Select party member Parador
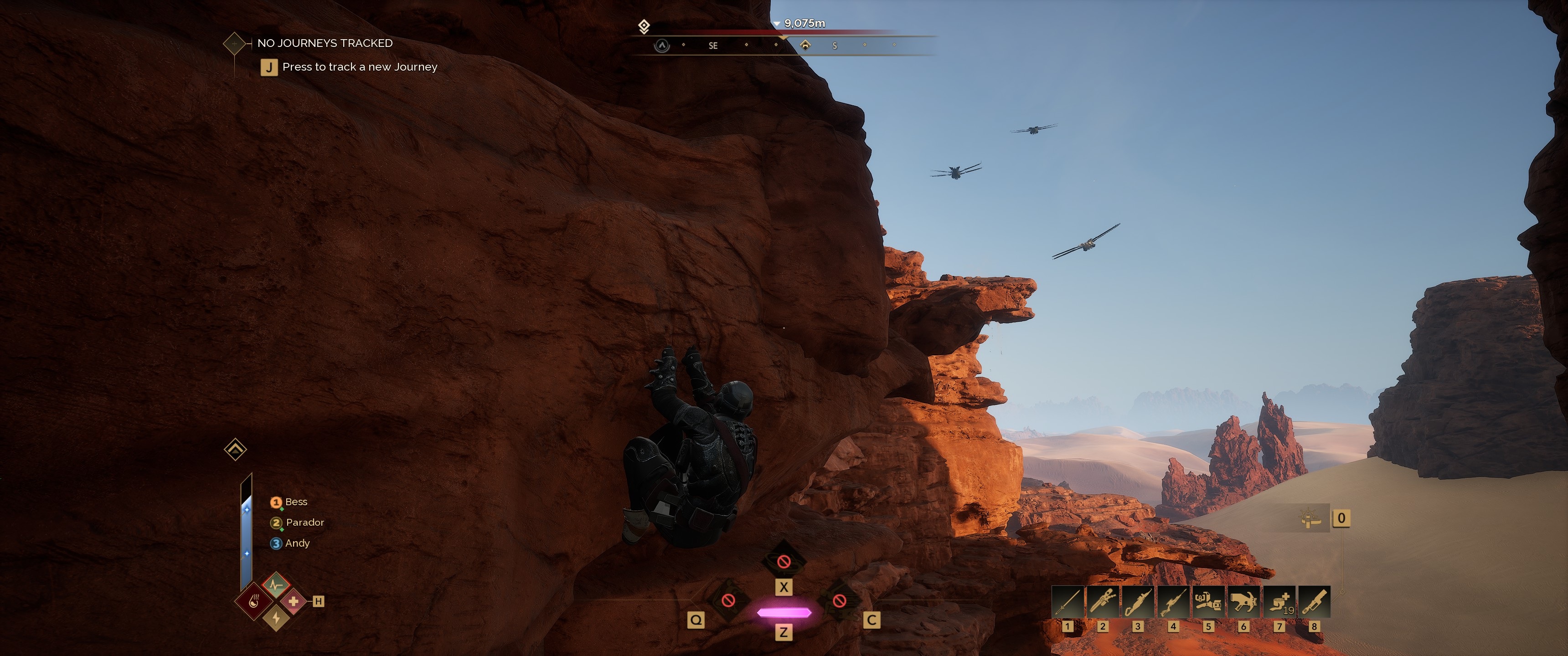This screenshot has width=1568, height=656. 304,523
